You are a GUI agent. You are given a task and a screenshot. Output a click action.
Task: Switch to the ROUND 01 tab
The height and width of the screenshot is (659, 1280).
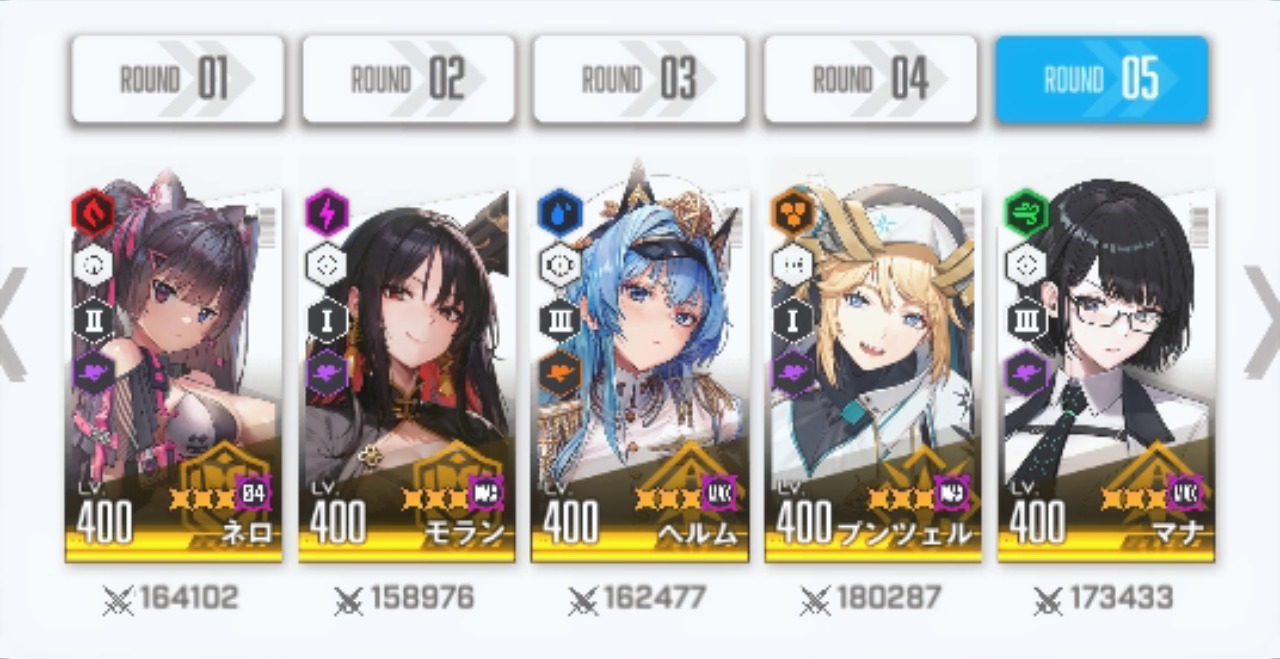point(177,79)
